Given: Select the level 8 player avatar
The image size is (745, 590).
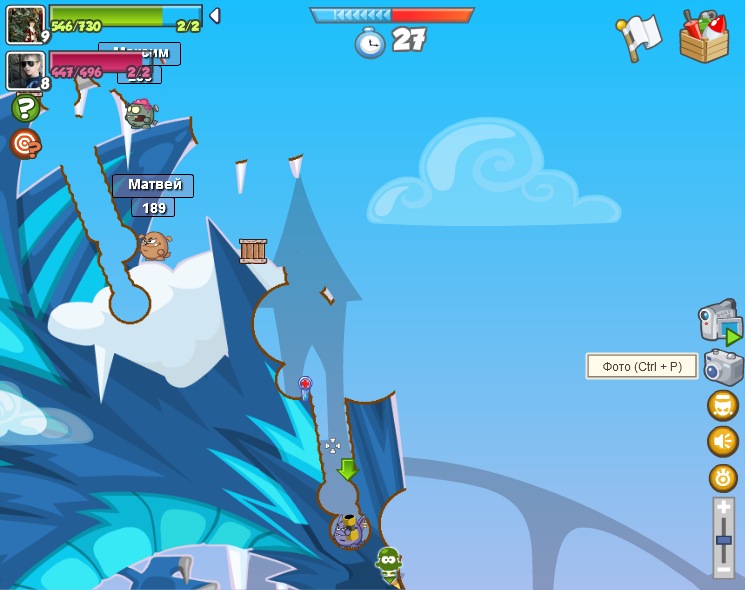Looking at the screenshot, I should 26,71.
